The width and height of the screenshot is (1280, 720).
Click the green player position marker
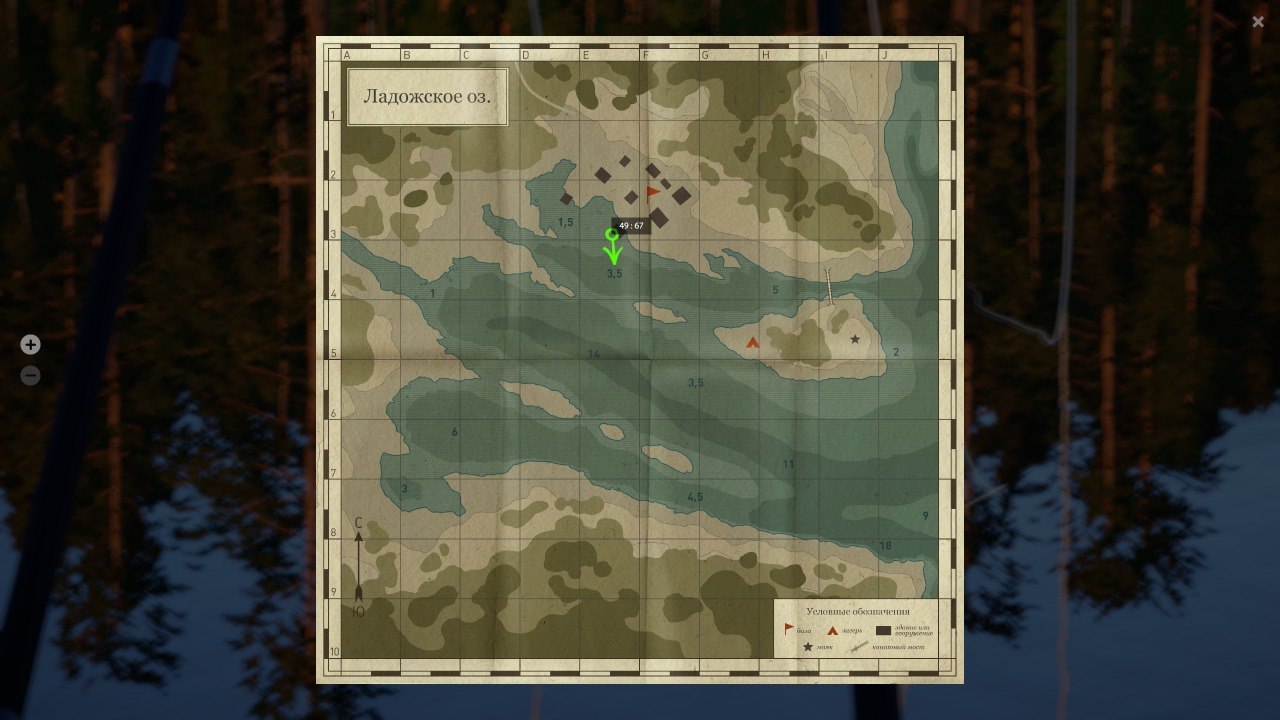pyautogui.click(x=614, y=240)
